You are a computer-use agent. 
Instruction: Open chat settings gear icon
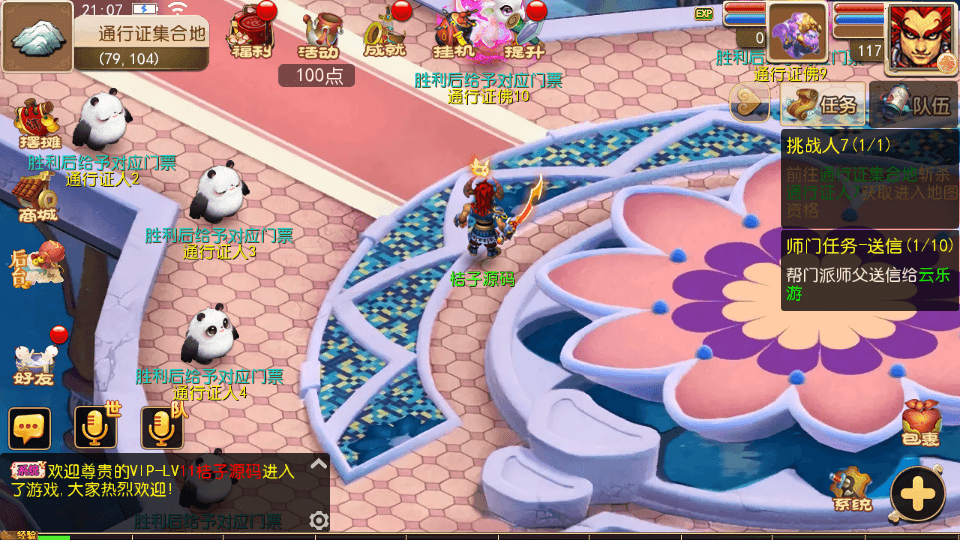pos(319,520)
